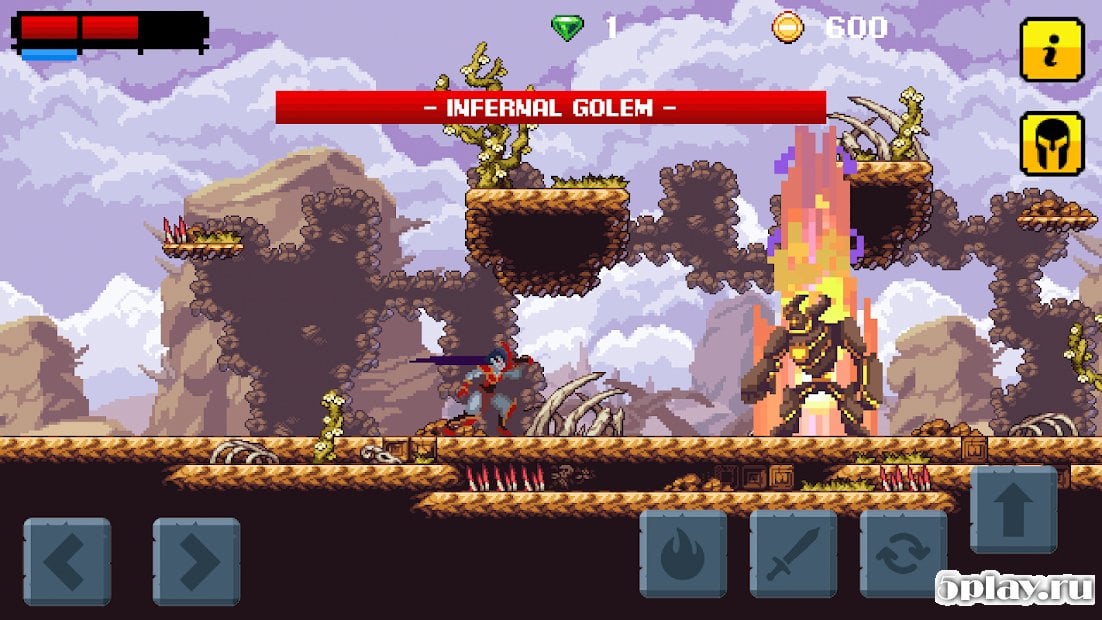The image size is (1102, 620).
Task: Attack with the sword button
Action: [x=793, y=554]
